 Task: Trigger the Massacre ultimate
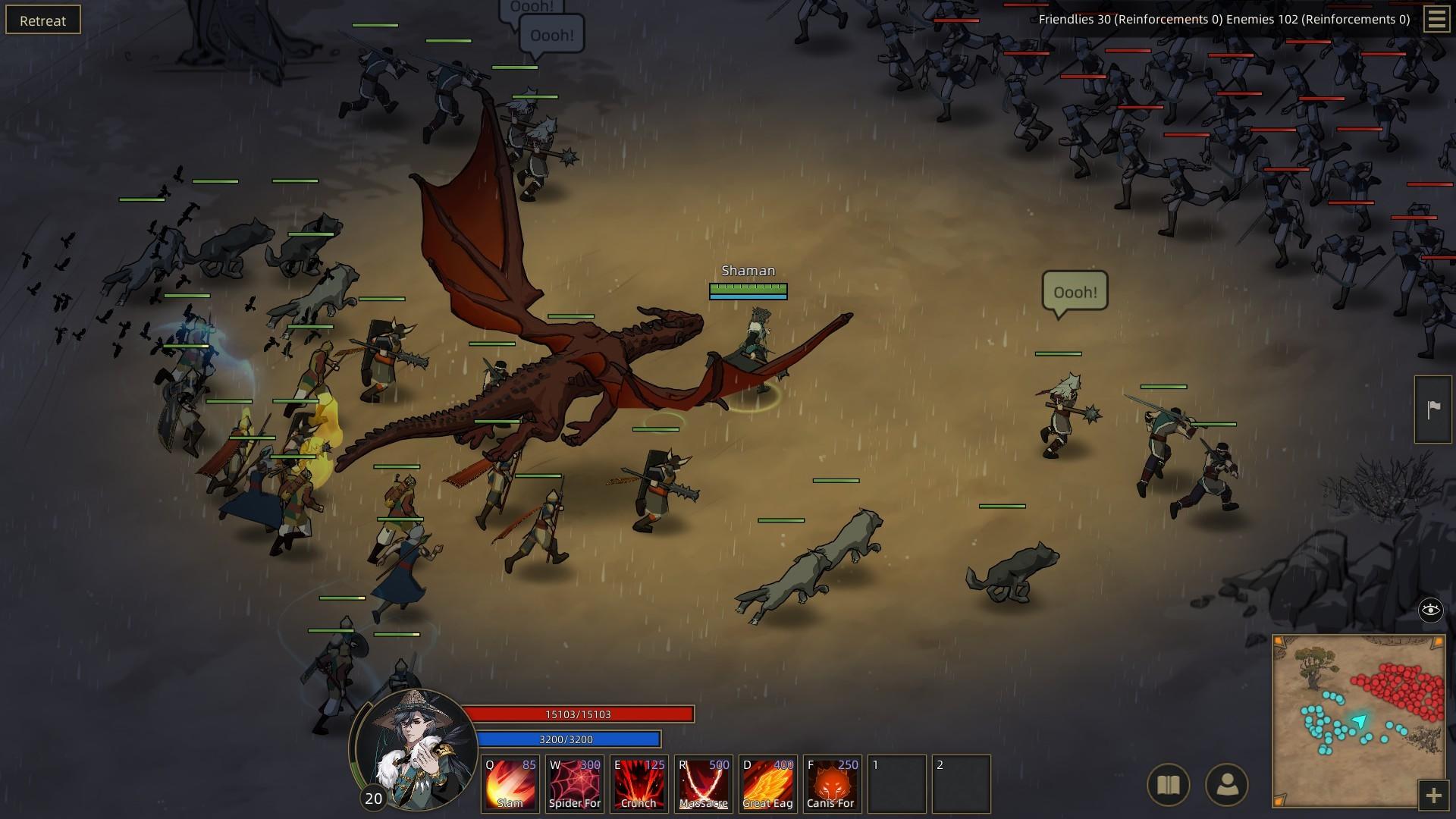[703, 783]
